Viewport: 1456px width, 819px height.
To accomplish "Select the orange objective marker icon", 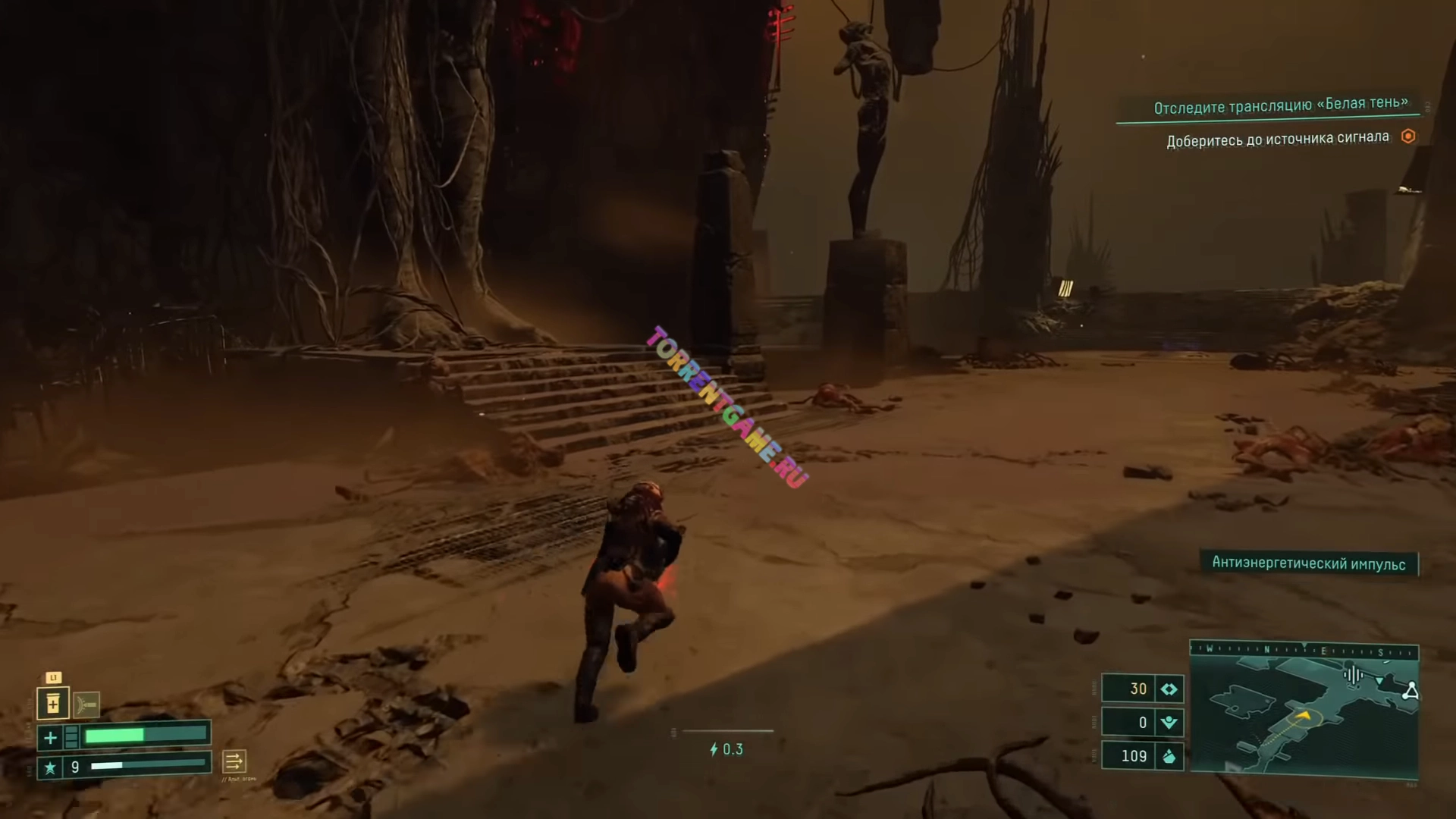I will click(x=1408, y=136).
